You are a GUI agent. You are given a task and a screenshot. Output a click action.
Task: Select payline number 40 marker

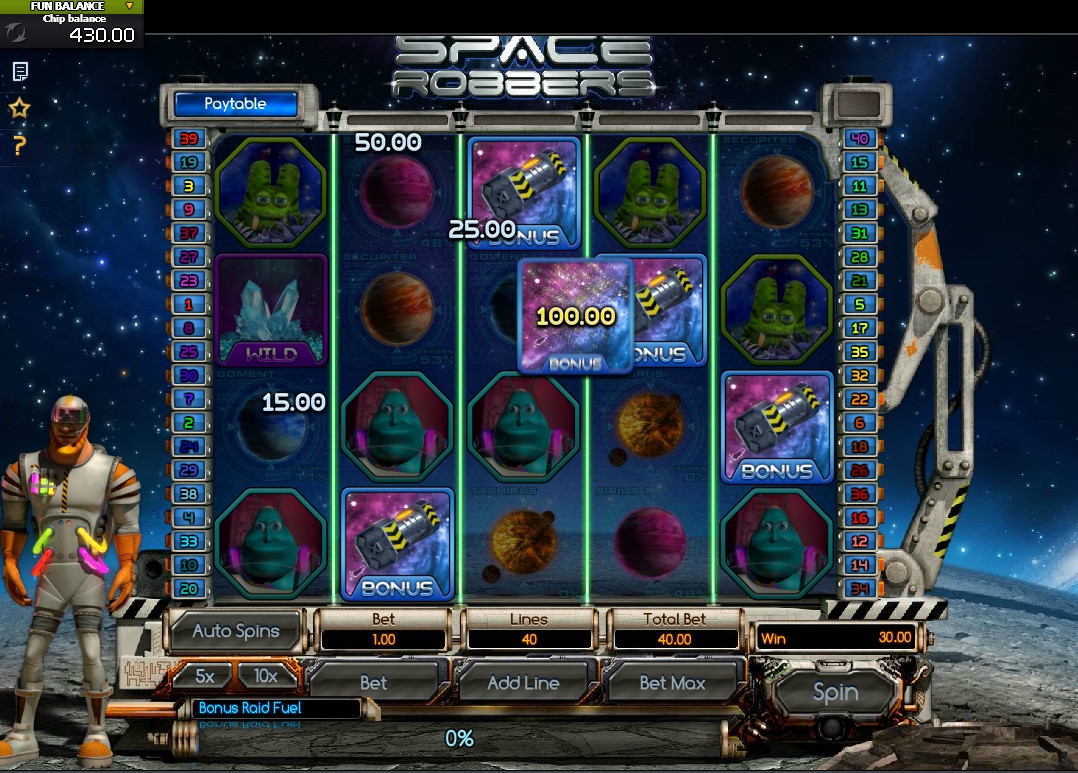(x=857, y=139)
